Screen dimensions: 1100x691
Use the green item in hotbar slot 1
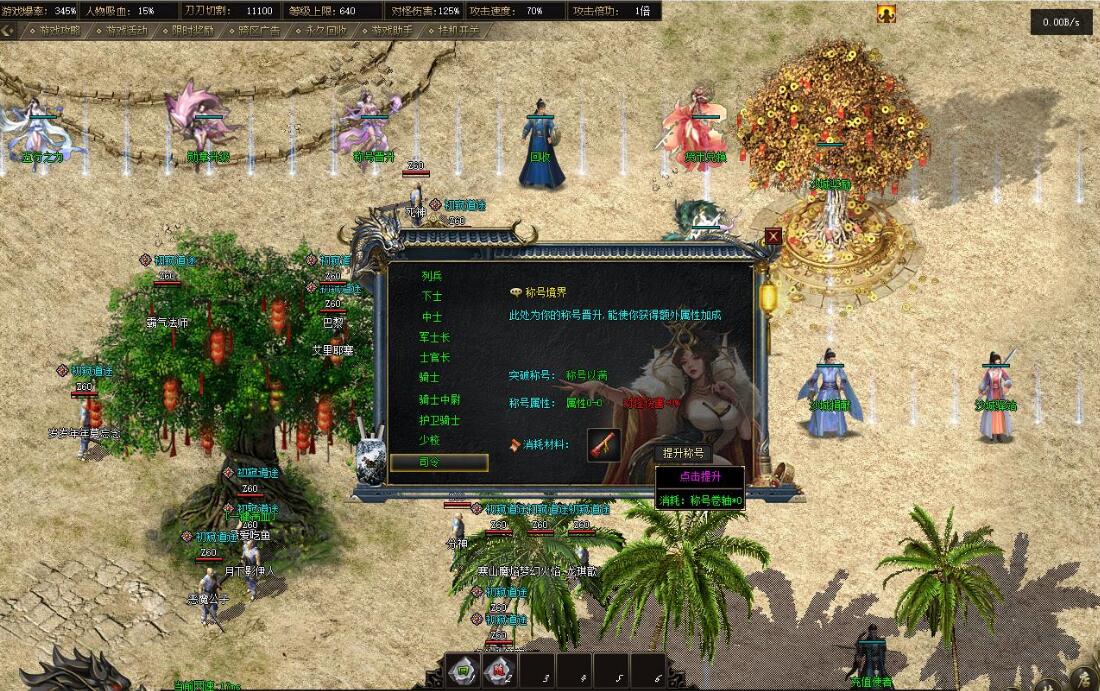tap(462, 671)
